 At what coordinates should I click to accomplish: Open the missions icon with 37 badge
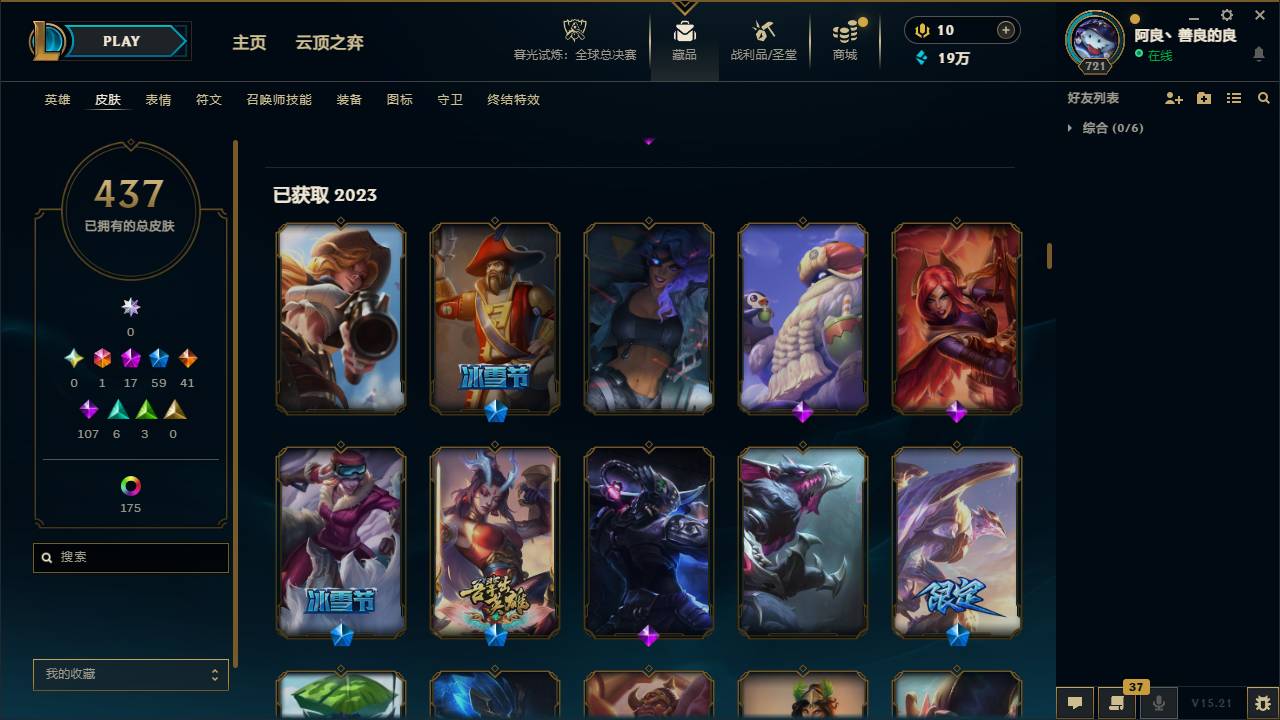pyautogui.click(x=1118, y=703)
